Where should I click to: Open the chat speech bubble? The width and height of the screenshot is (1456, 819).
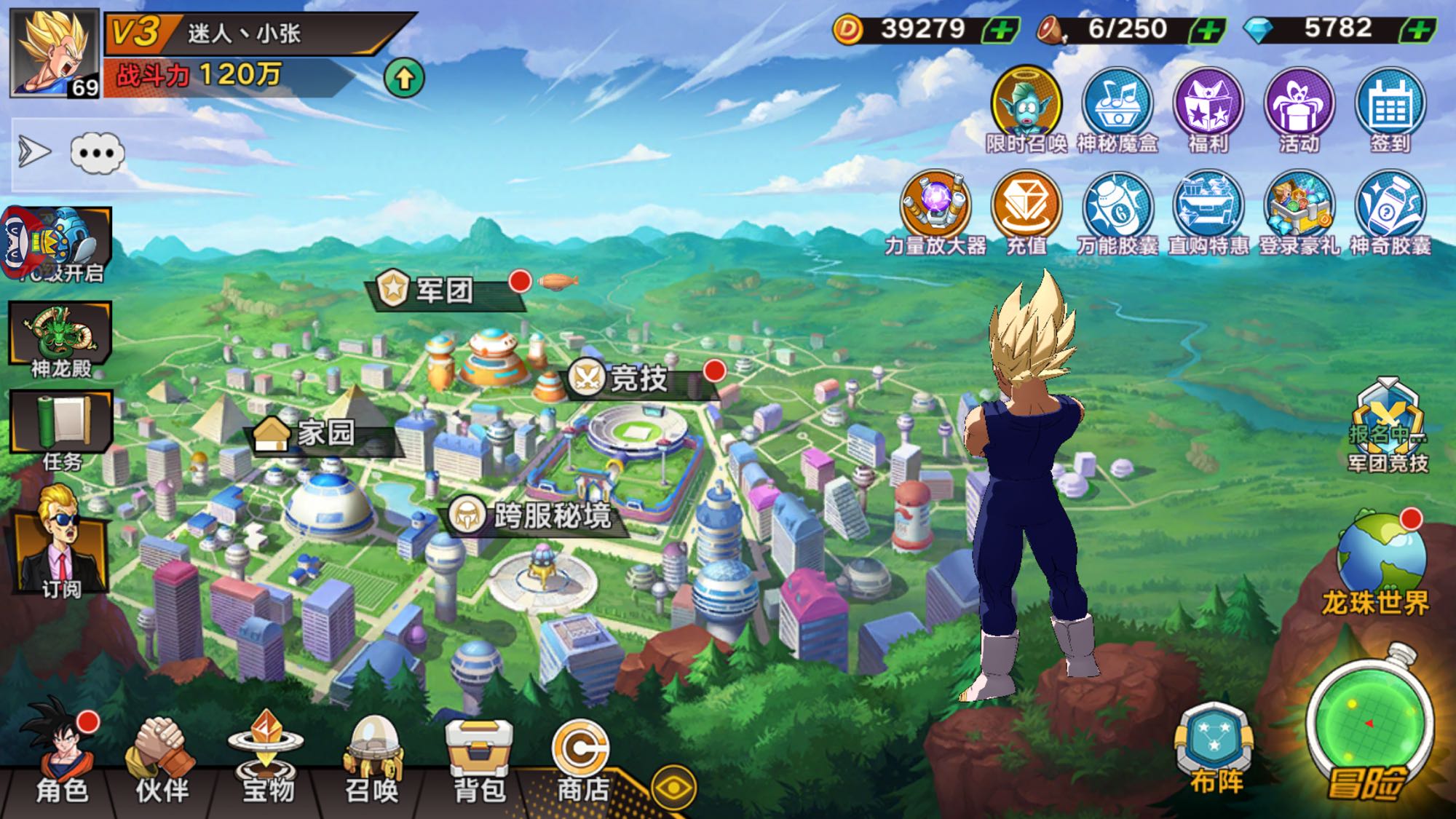[98, 154]
